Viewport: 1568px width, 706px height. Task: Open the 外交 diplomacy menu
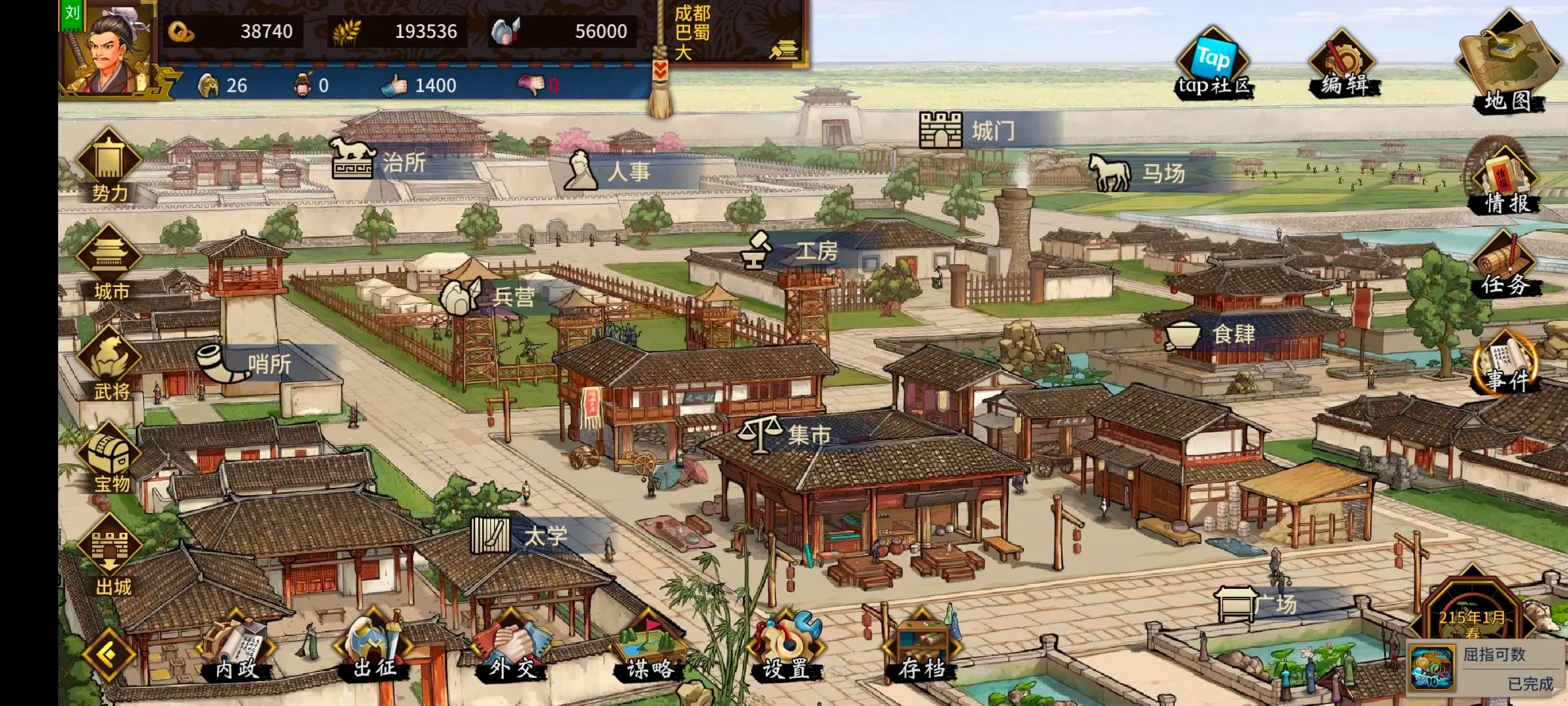[x=512, y=647]
